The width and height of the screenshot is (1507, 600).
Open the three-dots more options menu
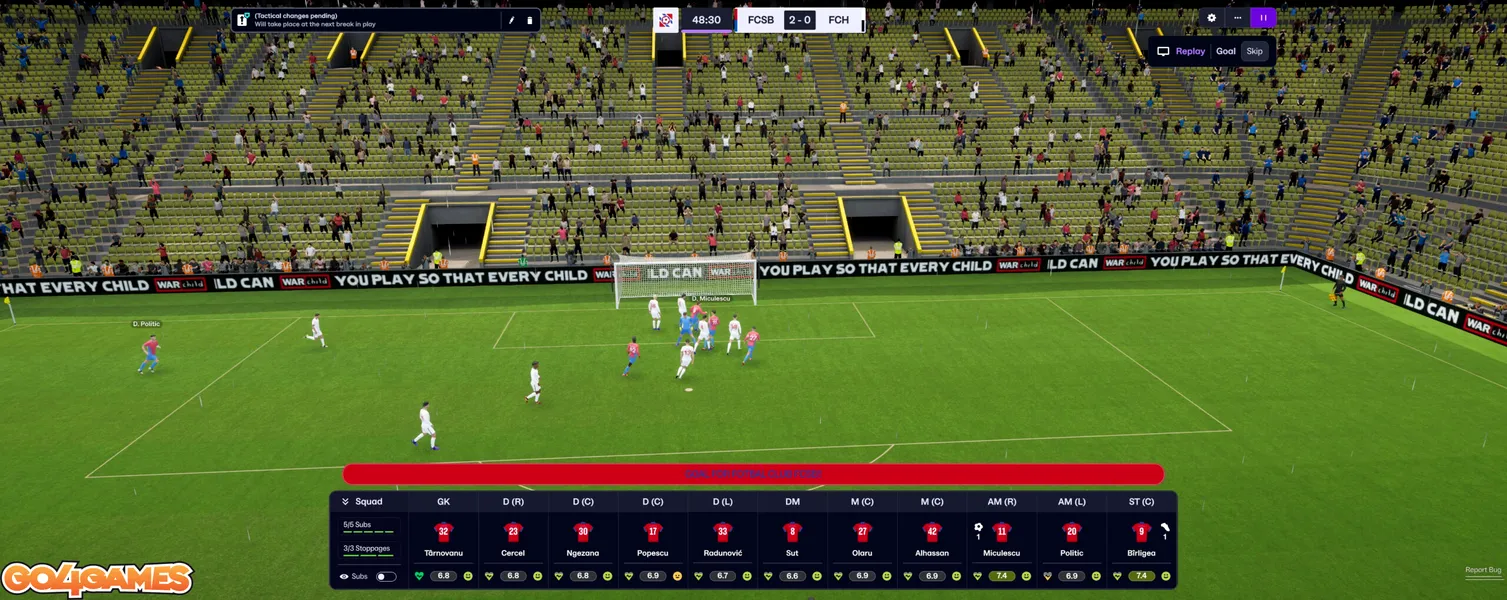(1237, 18)
